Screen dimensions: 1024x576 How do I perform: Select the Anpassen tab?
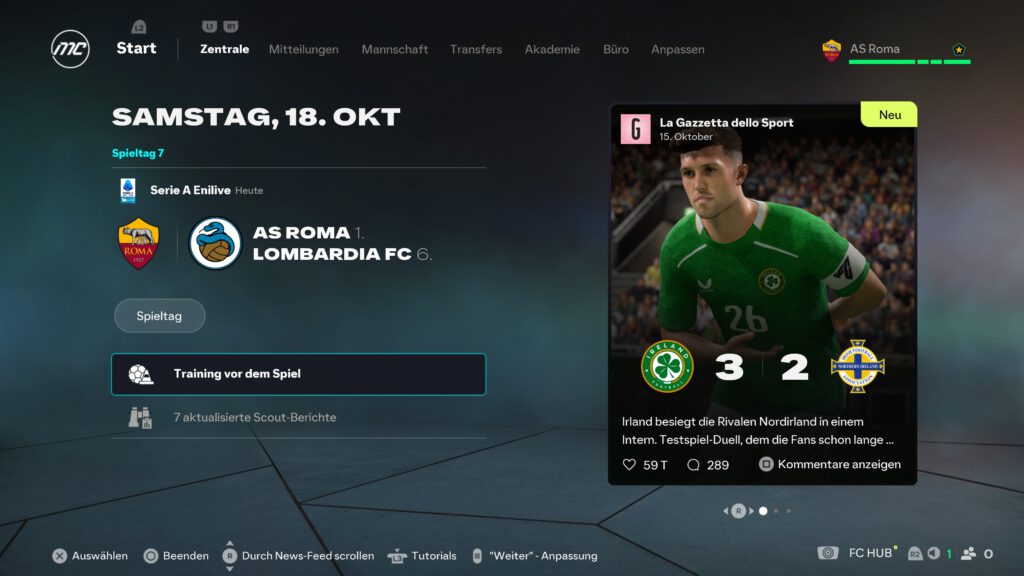point(678,49)
